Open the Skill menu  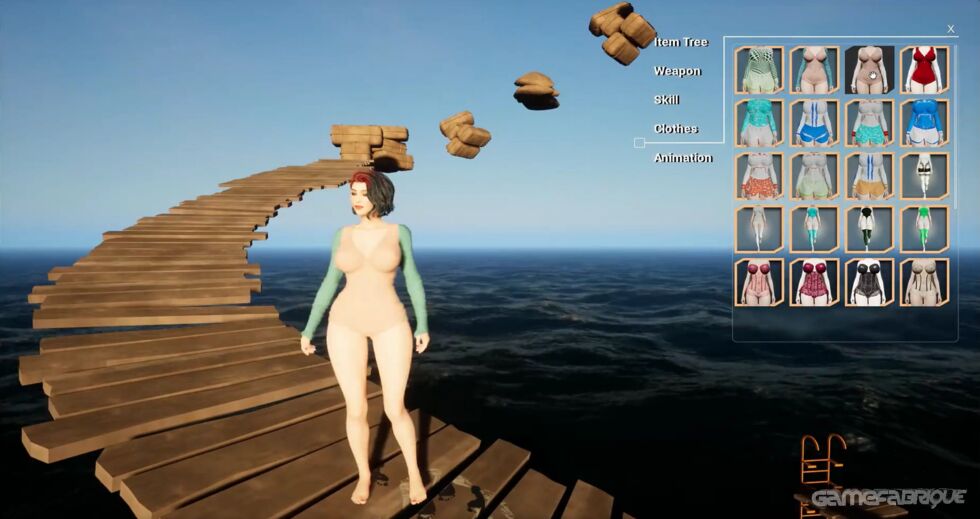click(x=666, y=100)
